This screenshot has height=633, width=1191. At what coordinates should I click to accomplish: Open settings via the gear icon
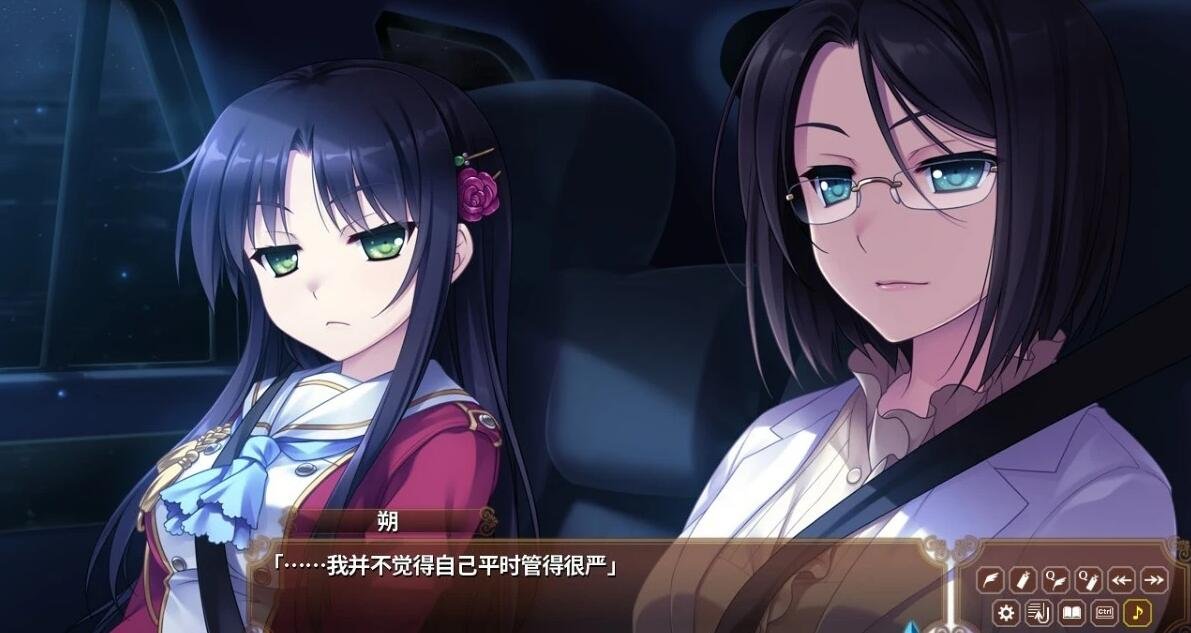(x=1007, y=612)
